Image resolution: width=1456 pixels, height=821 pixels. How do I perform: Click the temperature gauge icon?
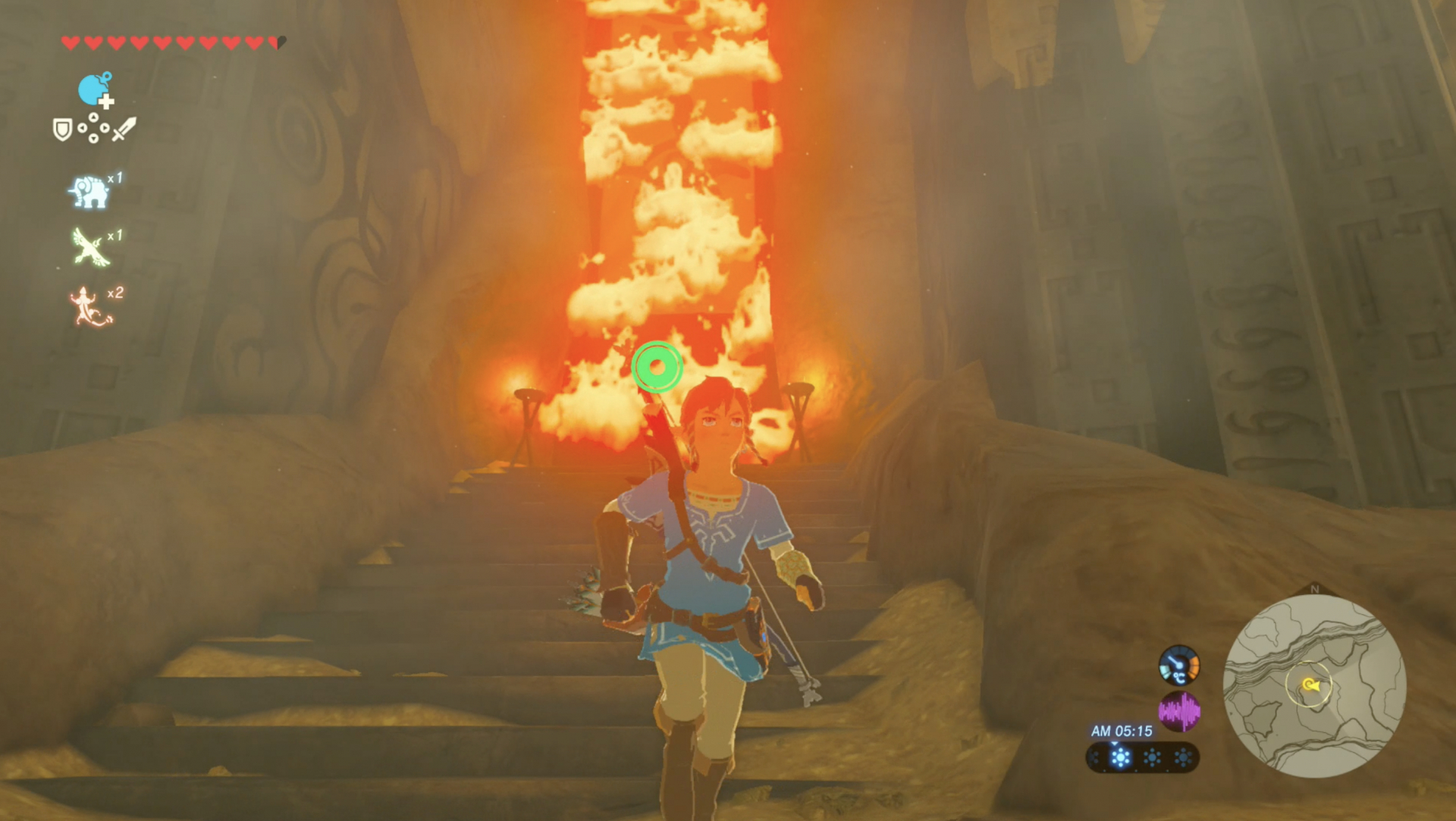tap(1178, 665)
